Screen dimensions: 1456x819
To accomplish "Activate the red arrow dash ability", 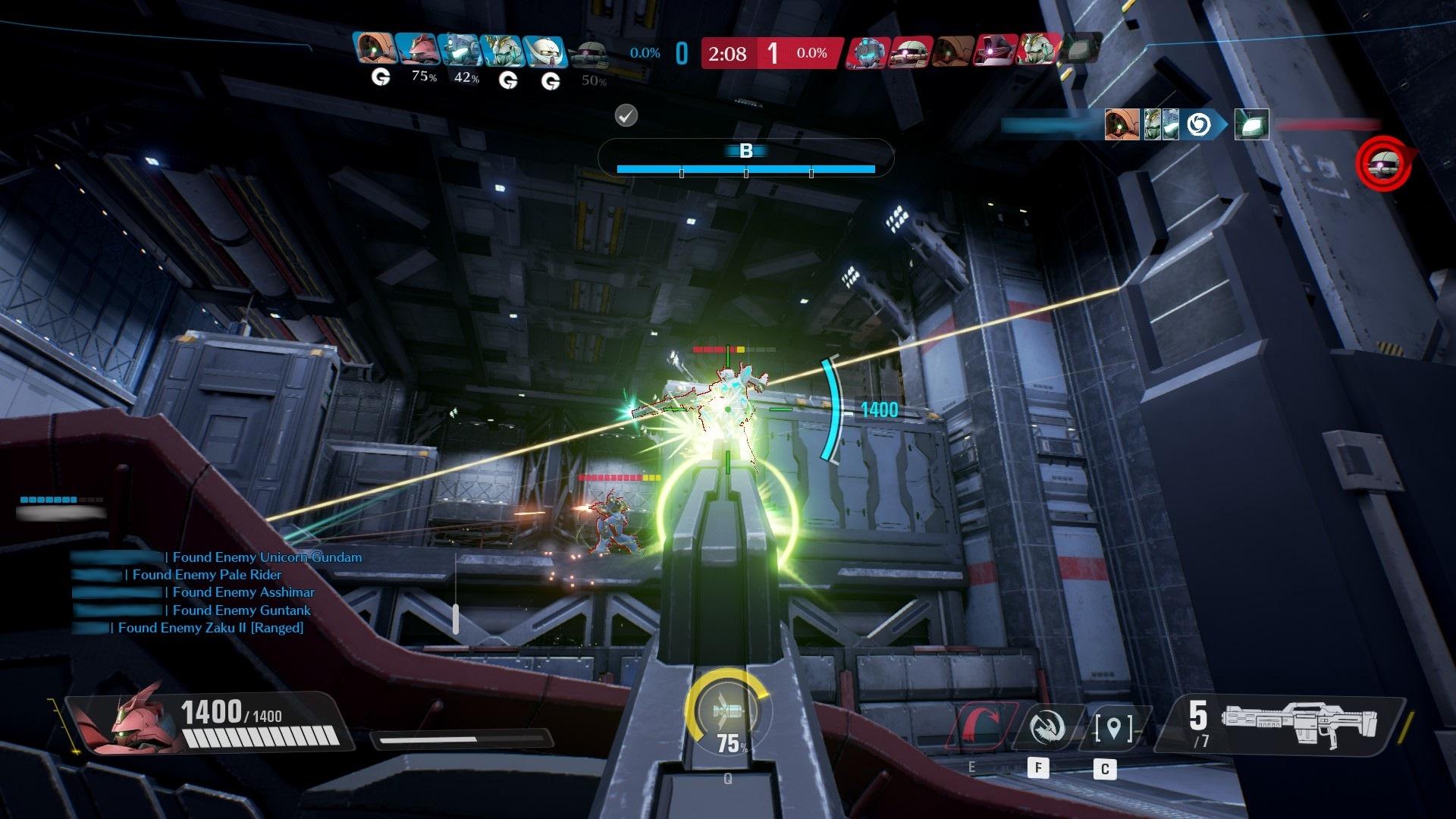I will click(984, 728).
